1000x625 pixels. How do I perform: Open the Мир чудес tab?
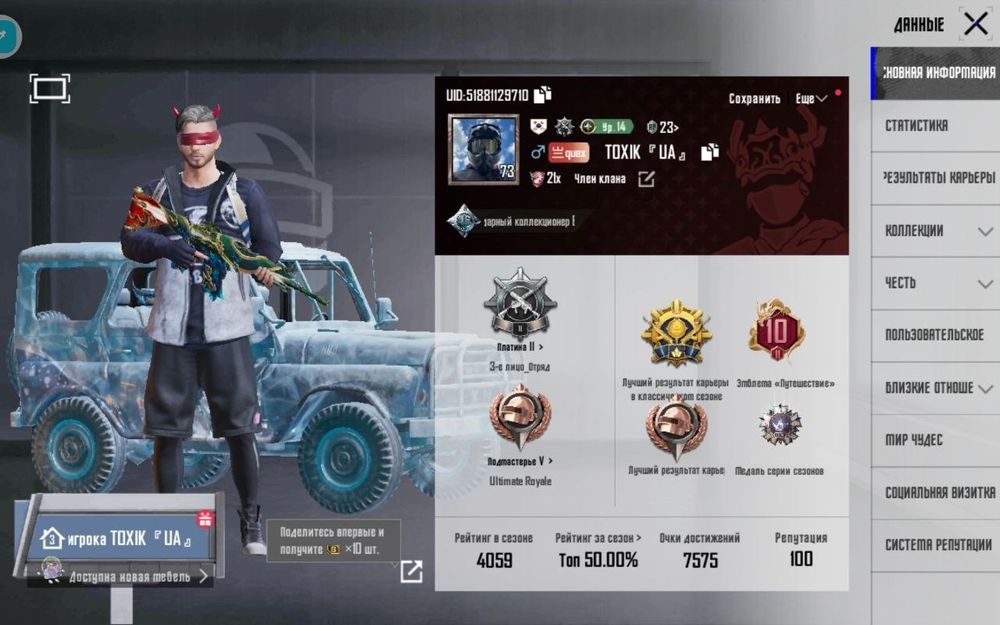coord(914,440)
